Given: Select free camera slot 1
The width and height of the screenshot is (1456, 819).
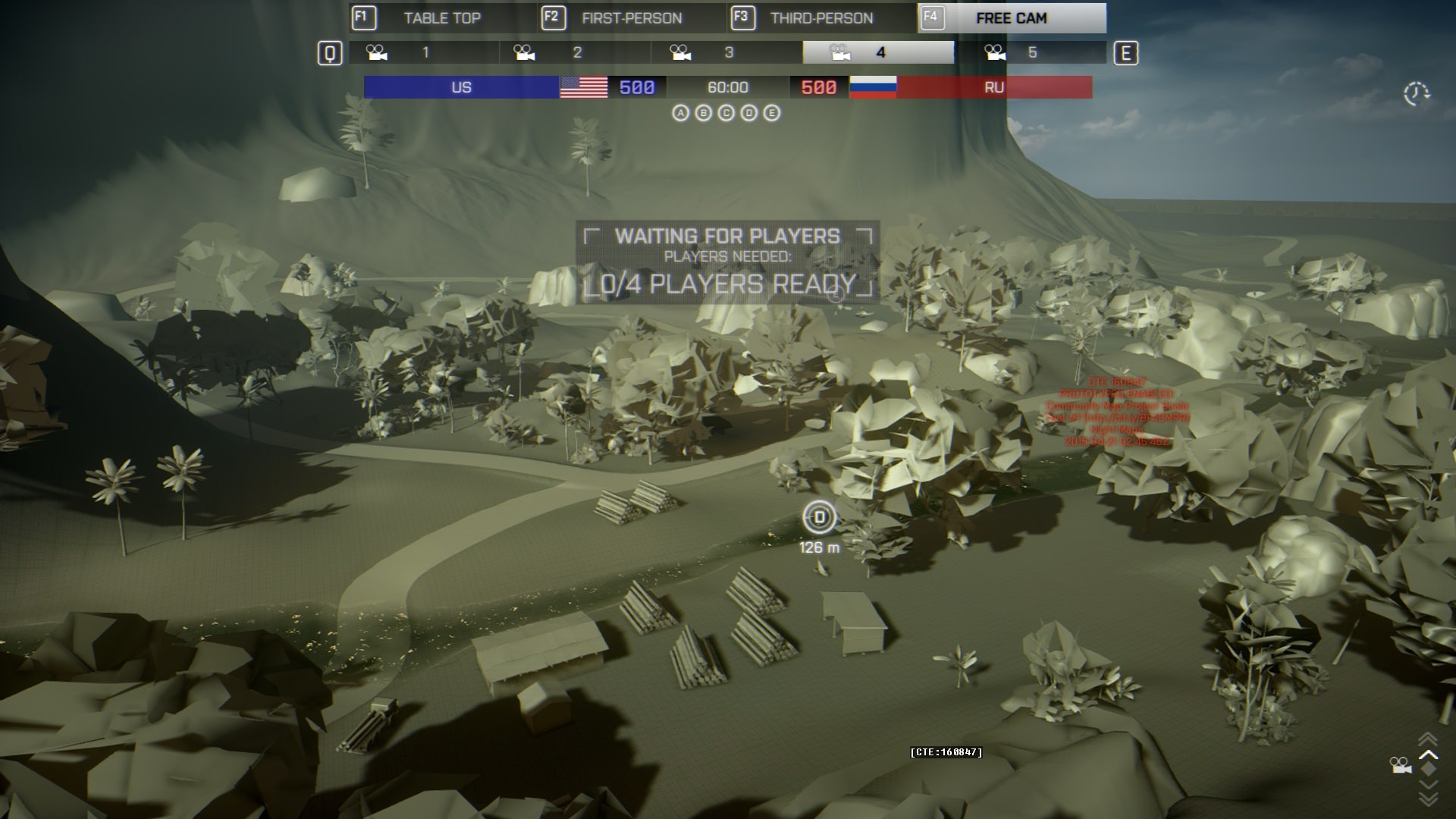Looking at the screenshot, I should coord(424,52).
